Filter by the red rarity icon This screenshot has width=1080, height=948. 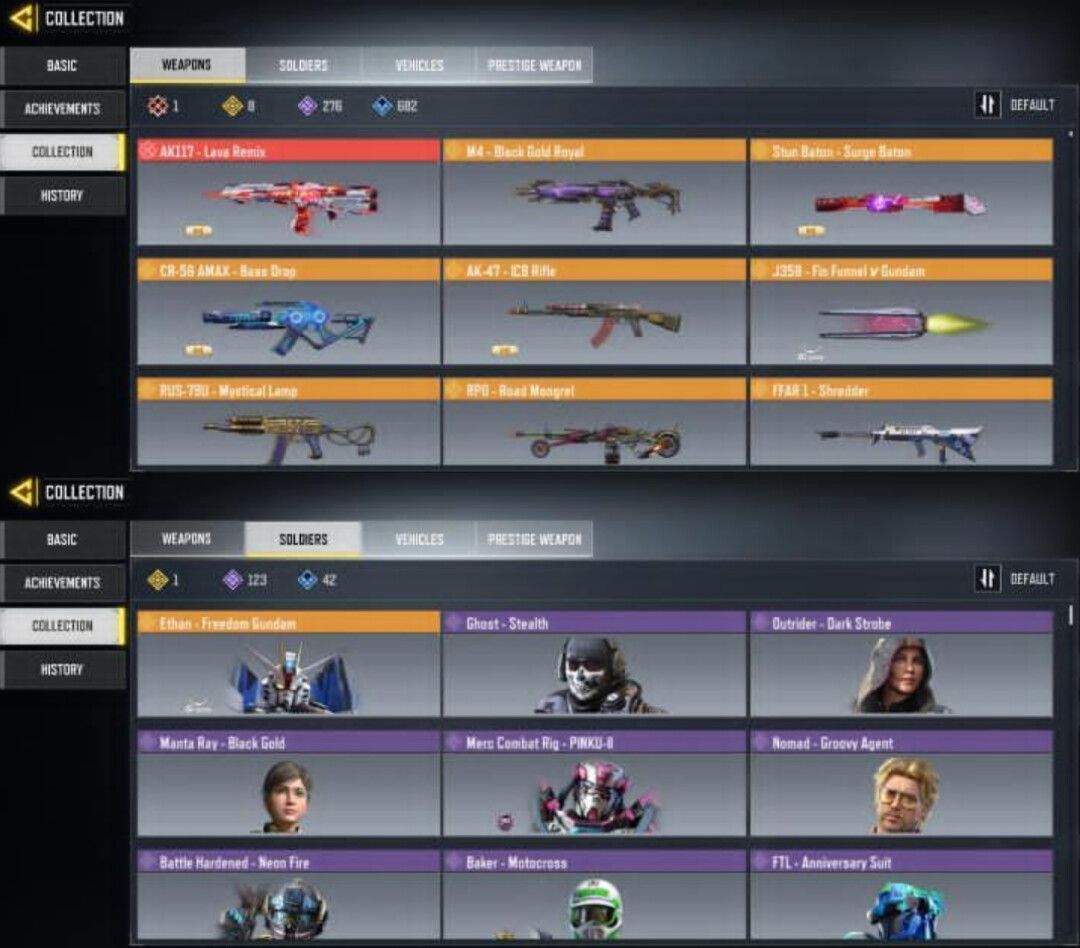[x=158, y=106]
